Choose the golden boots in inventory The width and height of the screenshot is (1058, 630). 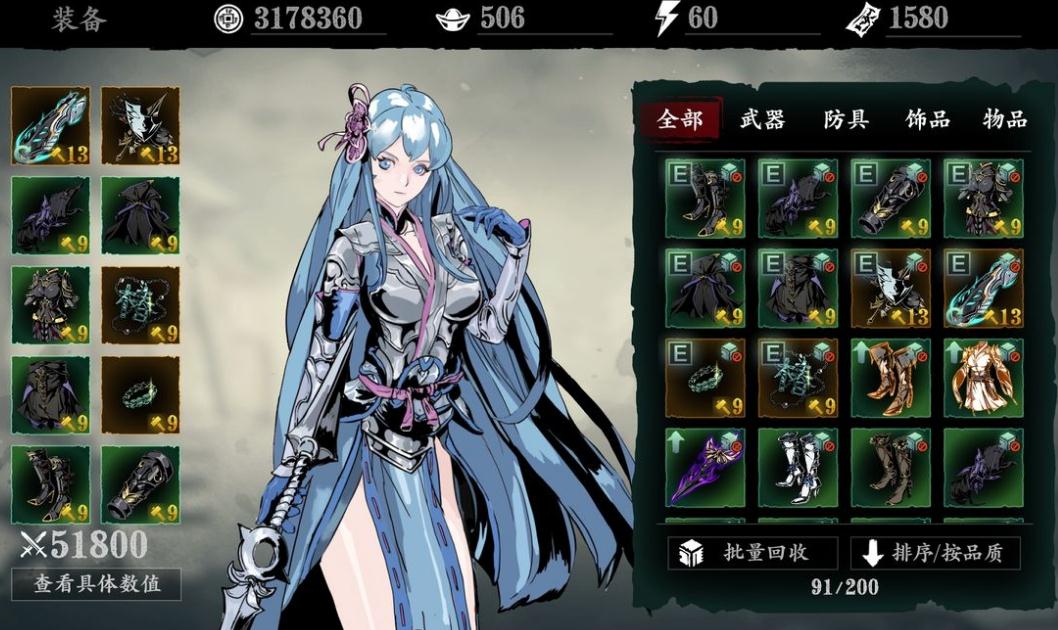point(891,378)
